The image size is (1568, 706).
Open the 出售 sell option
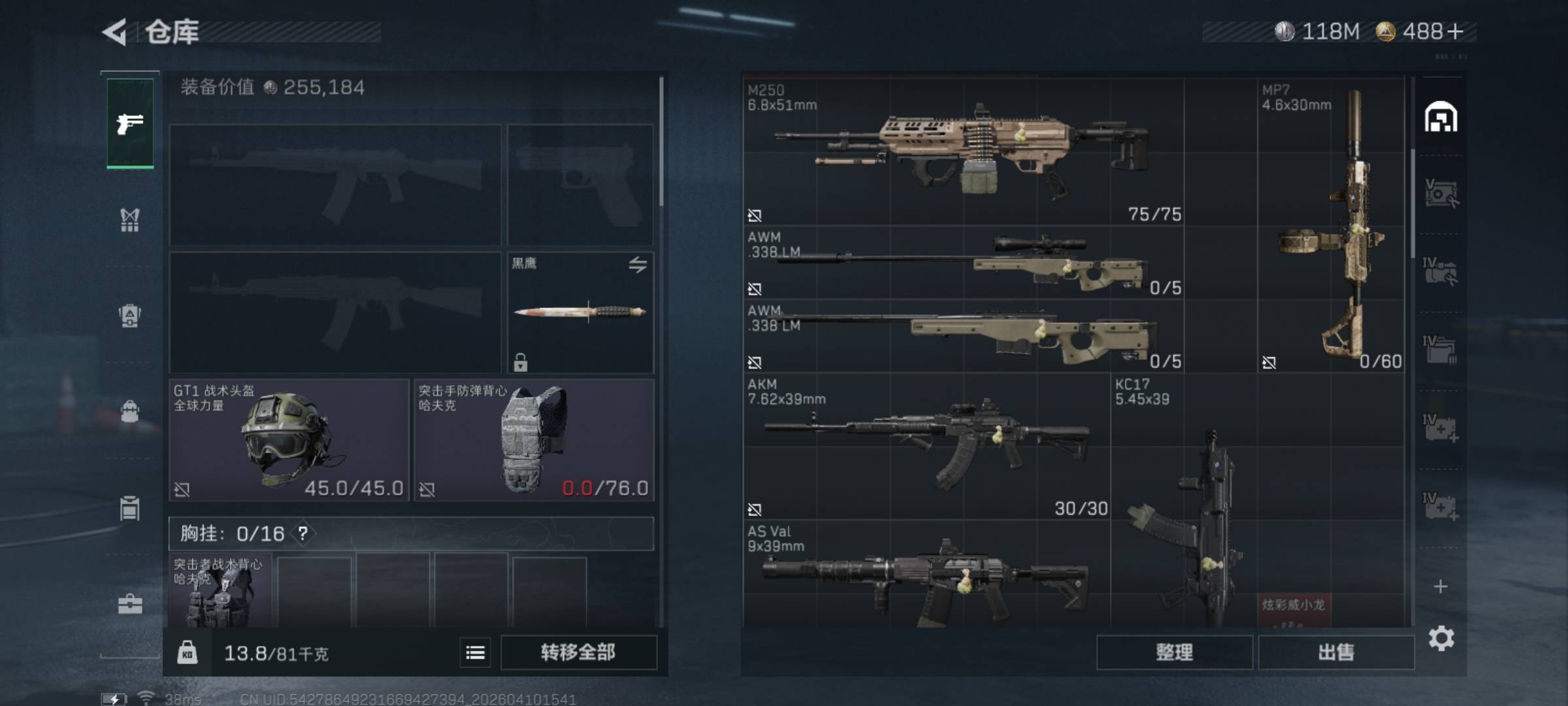pyautogui.click(x=1335, y=652)
